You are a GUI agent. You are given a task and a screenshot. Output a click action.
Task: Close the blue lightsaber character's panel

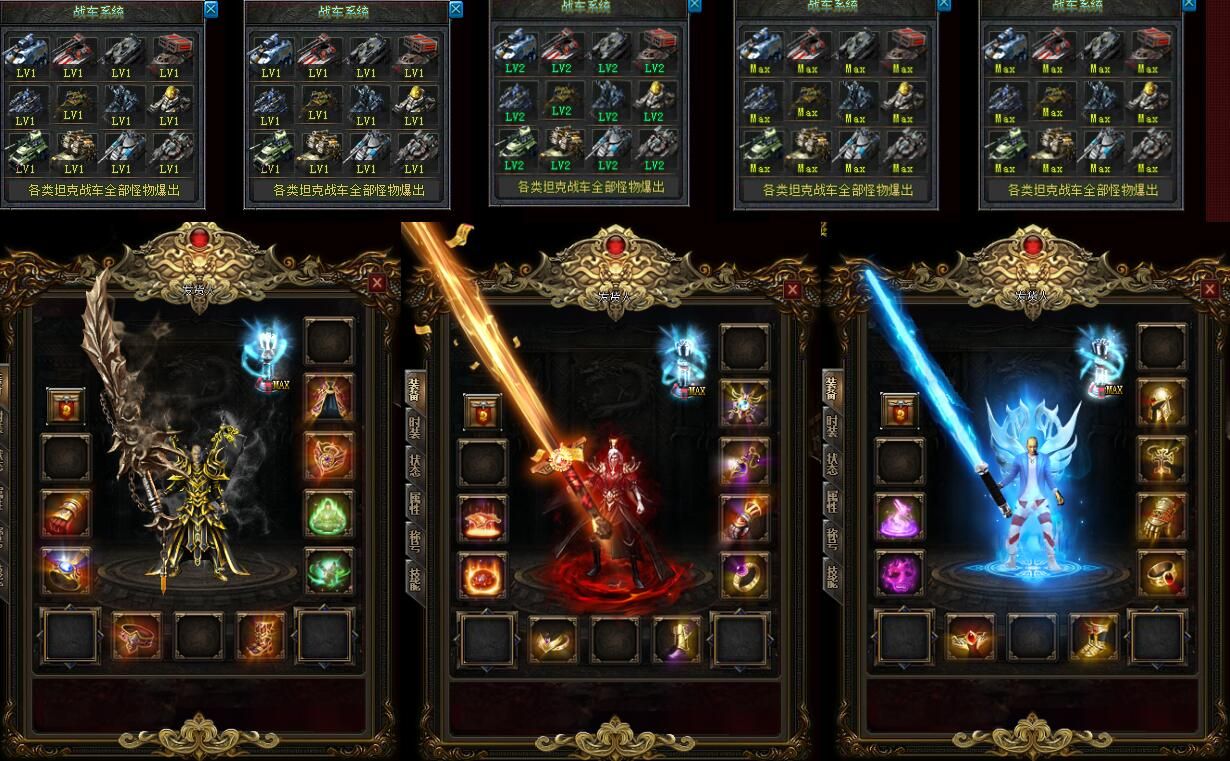pos(1209,289)
